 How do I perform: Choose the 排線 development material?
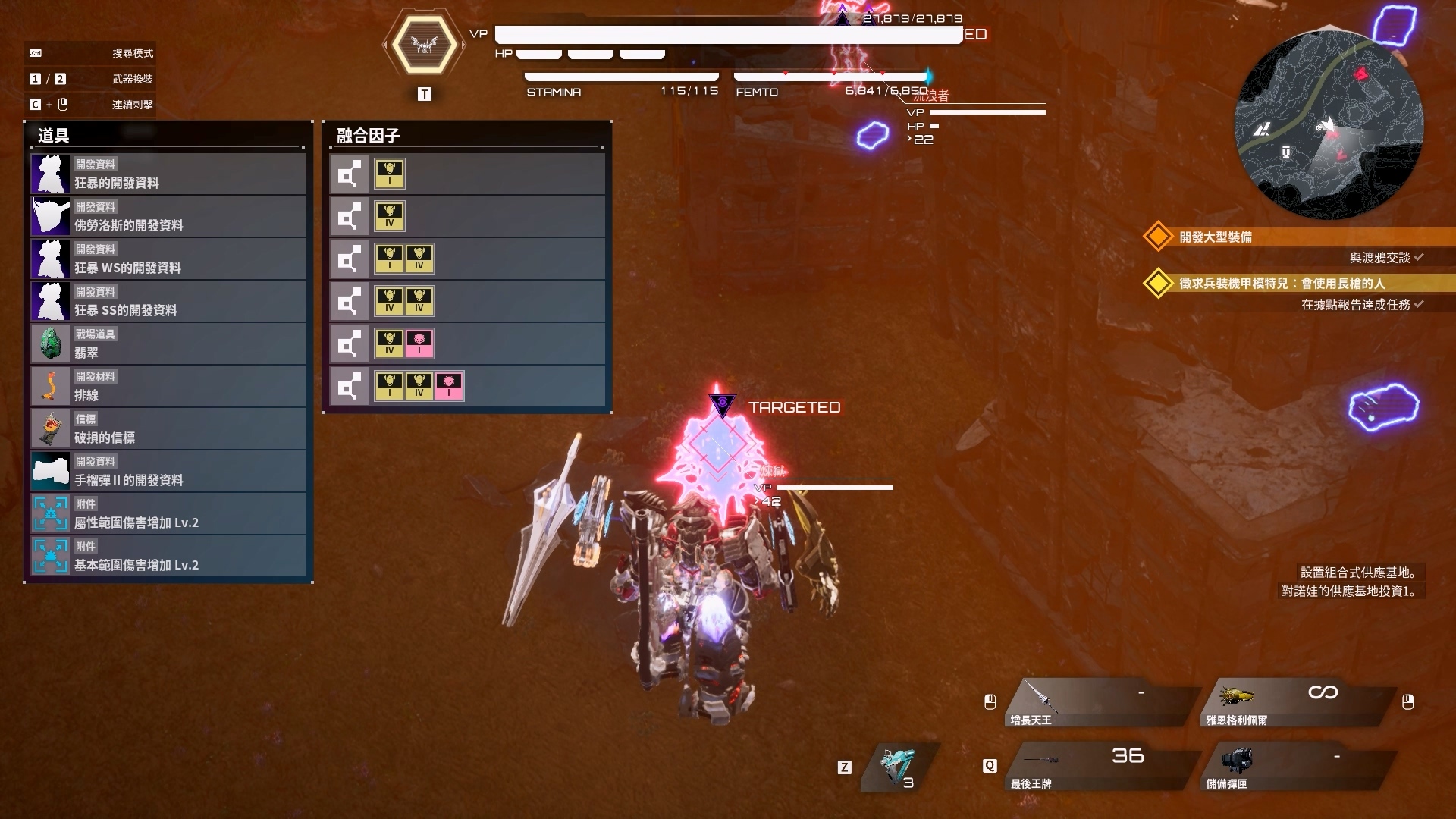coord(168,387)
